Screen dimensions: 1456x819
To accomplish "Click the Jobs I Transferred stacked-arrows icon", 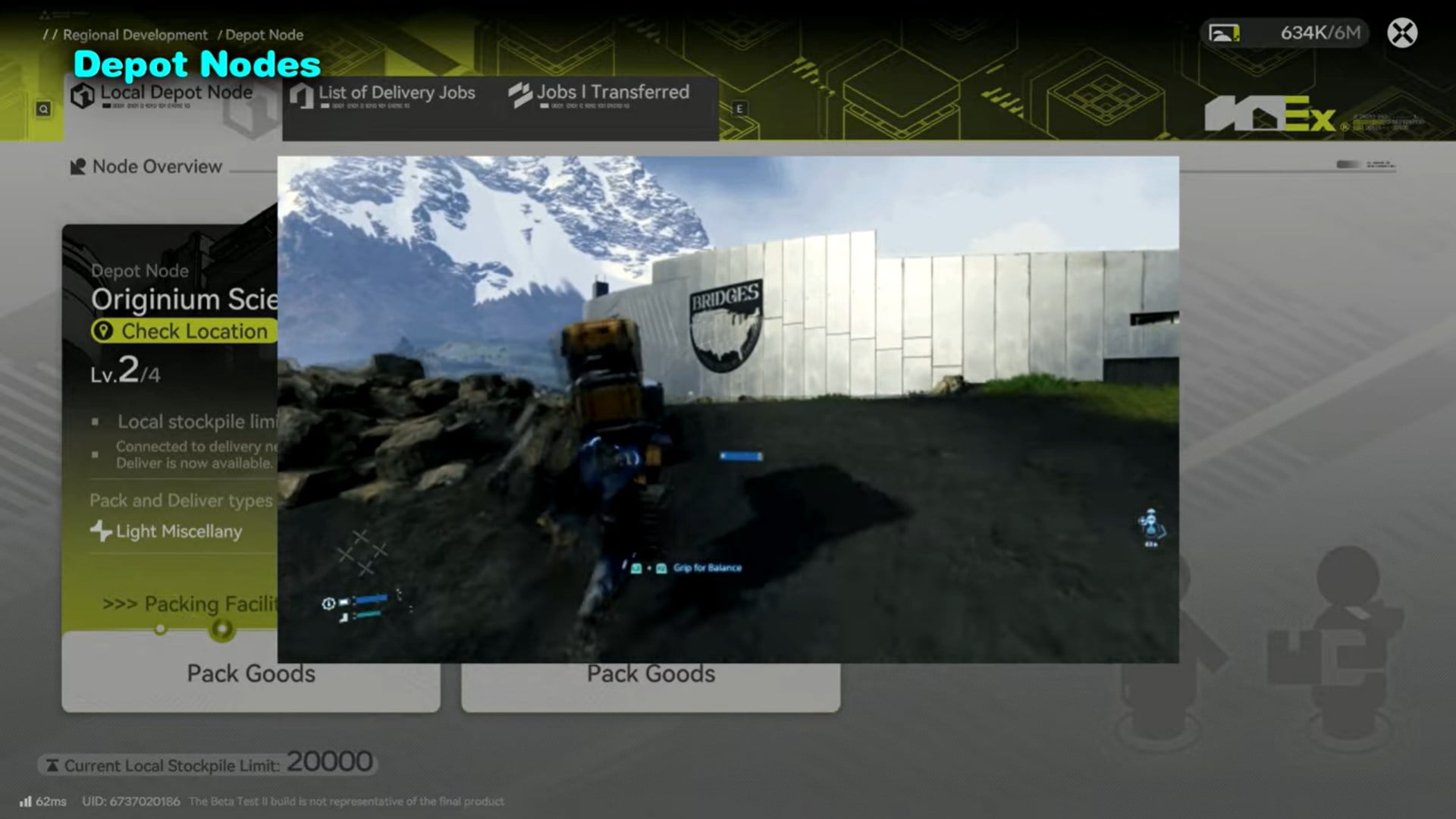I will tap(519, 94).
